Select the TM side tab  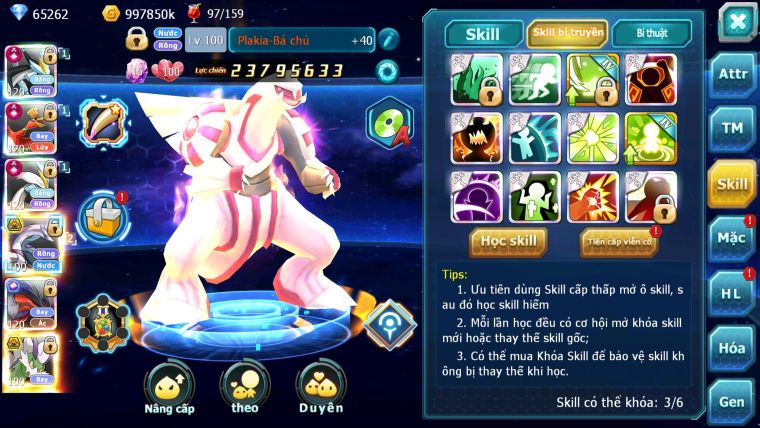(732, 129)
